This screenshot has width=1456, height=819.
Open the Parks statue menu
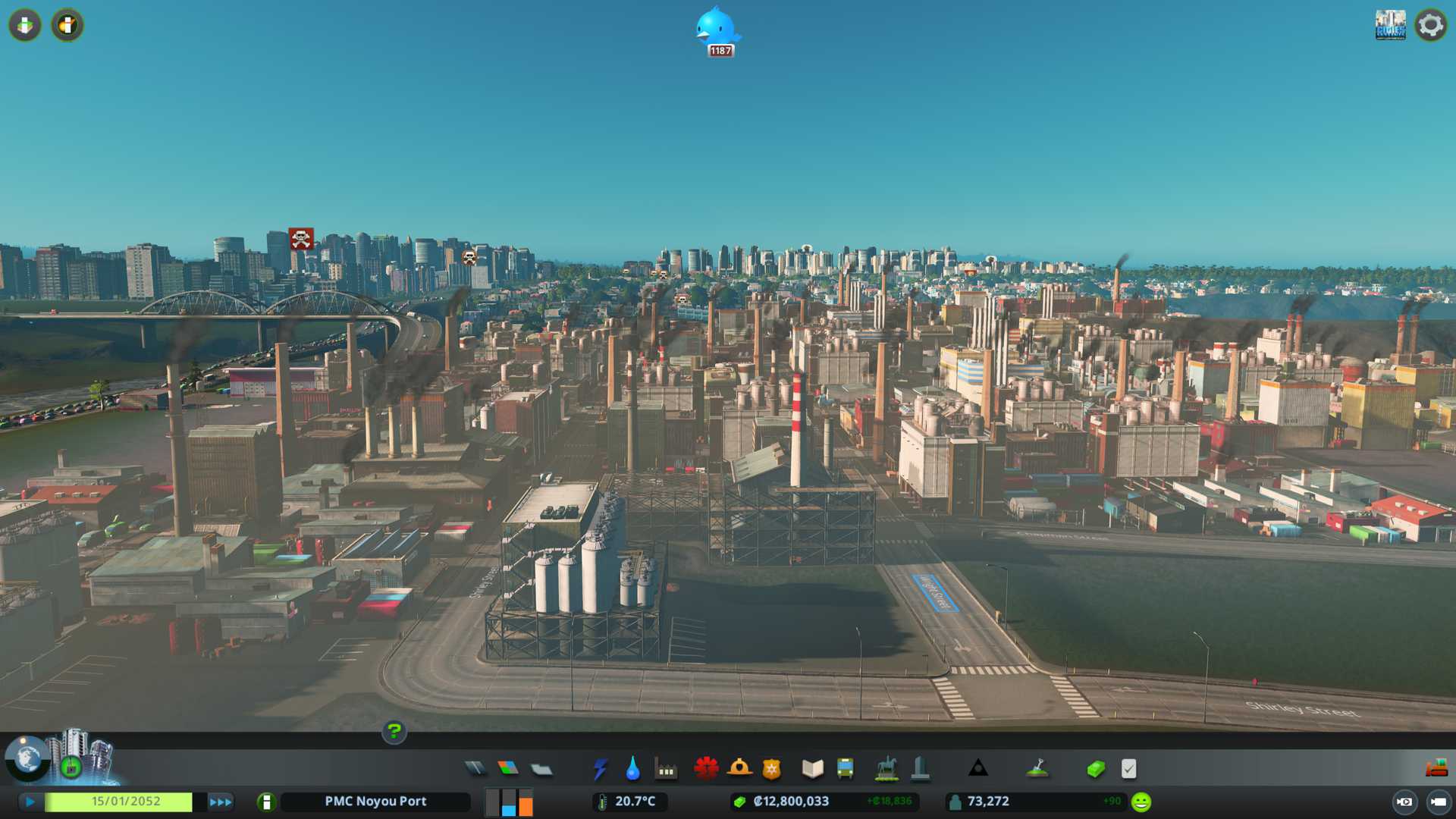[x=886, y=769]
